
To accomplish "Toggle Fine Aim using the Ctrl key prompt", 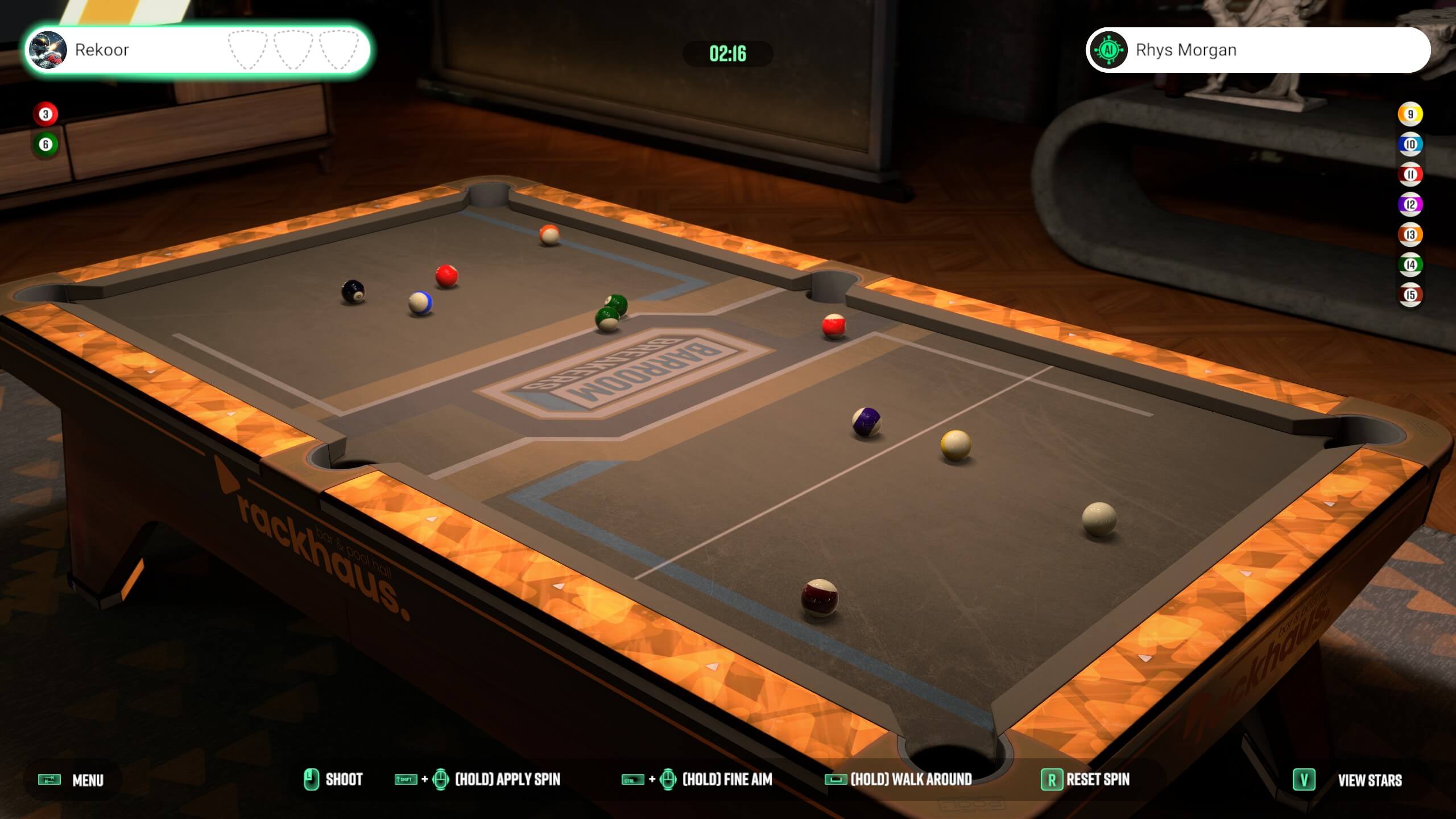I will click(633, 780).
